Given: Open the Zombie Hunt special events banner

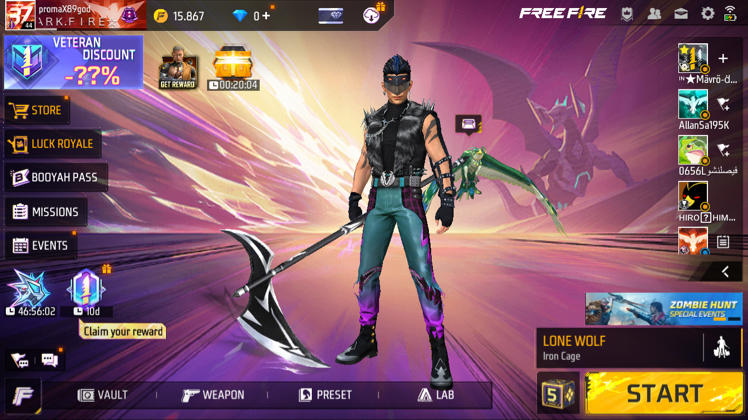Looking at the screenshot, I should click(x=663, y=308).
